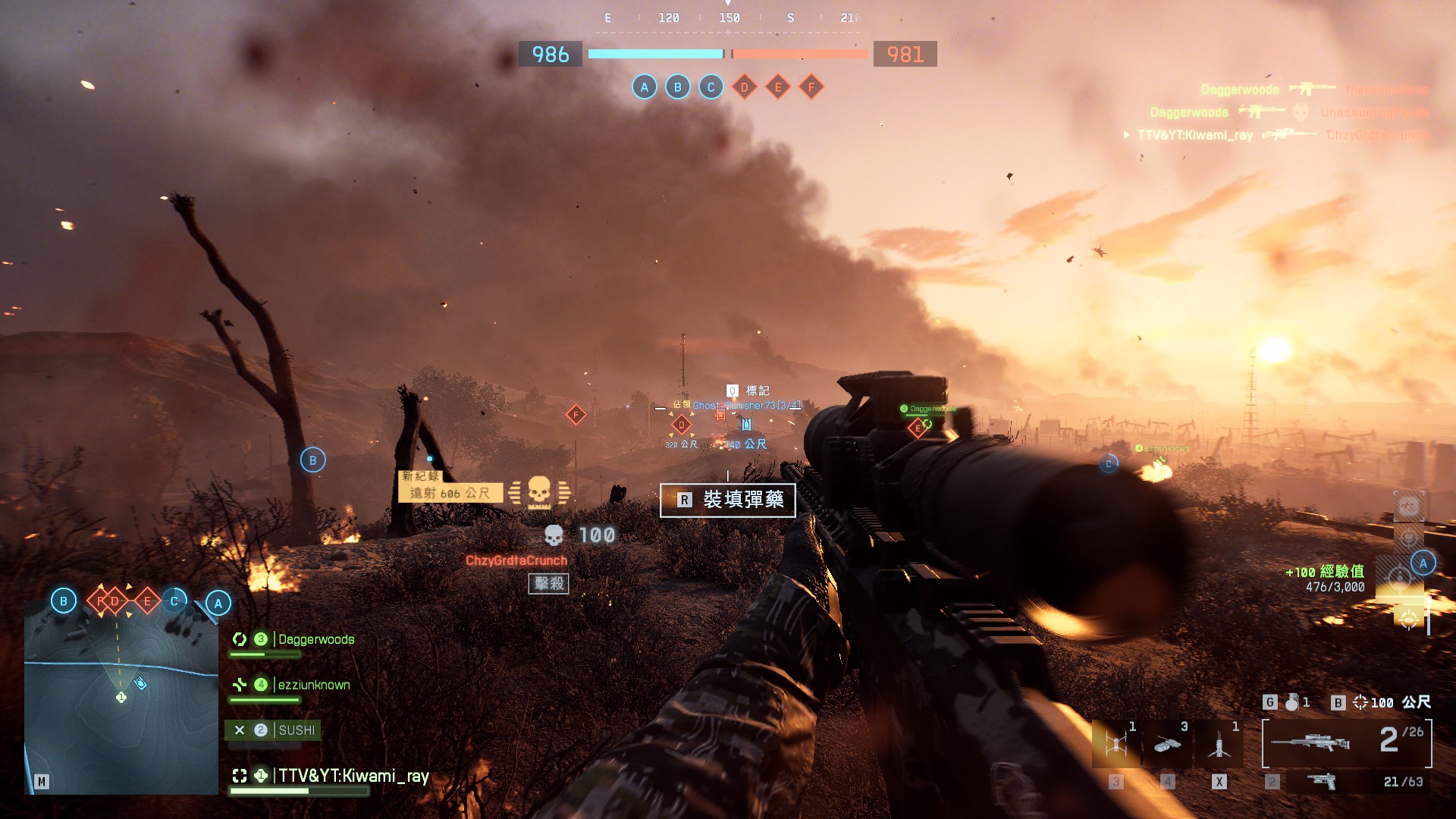
Task: Select enemy objective E in the top capture-point row
Action: coord(777,87)
